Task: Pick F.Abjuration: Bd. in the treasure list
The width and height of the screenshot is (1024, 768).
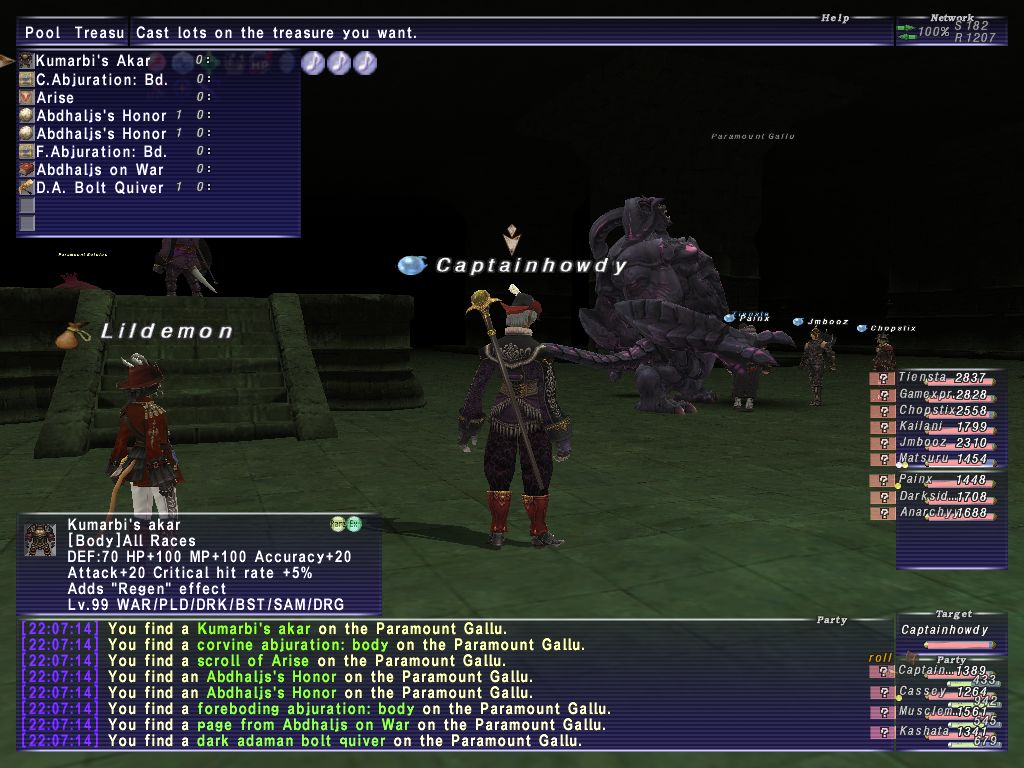Action: (101, 152)
